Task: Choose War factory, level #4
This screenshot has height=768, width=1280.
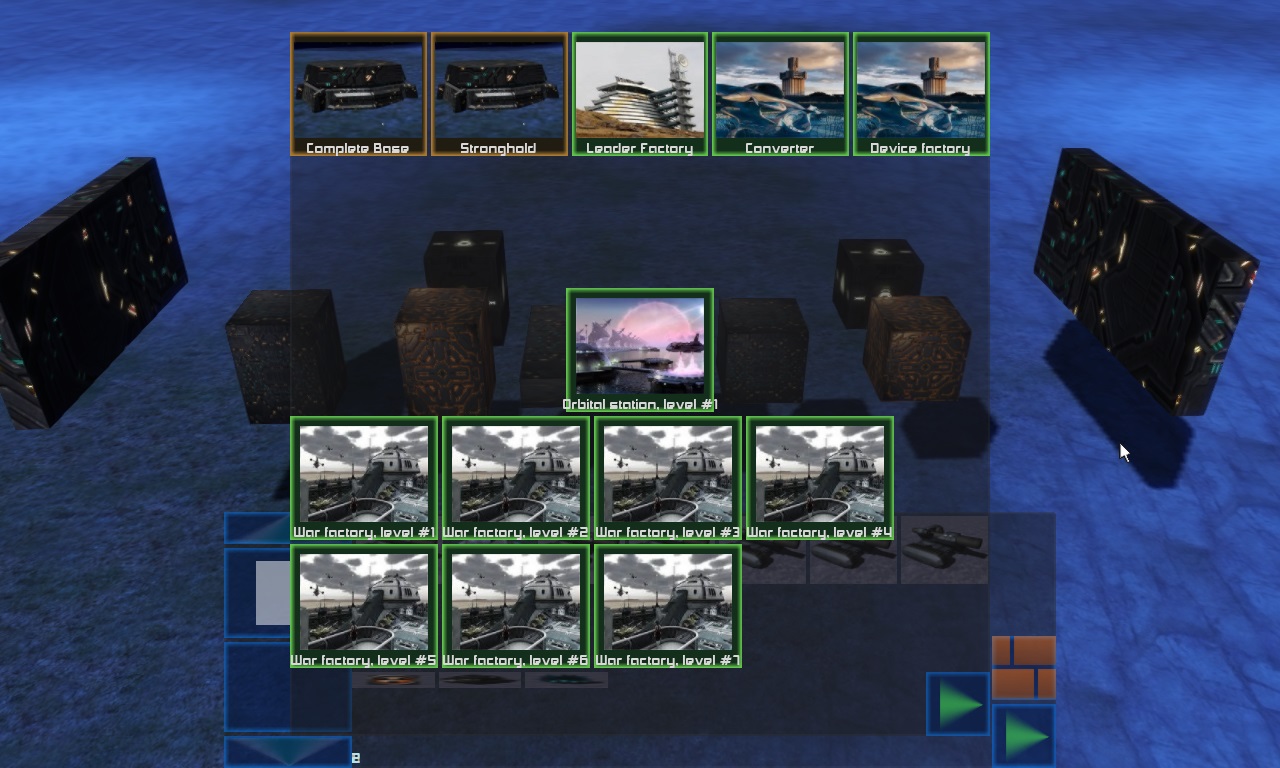Action: (x=820, y=477)
